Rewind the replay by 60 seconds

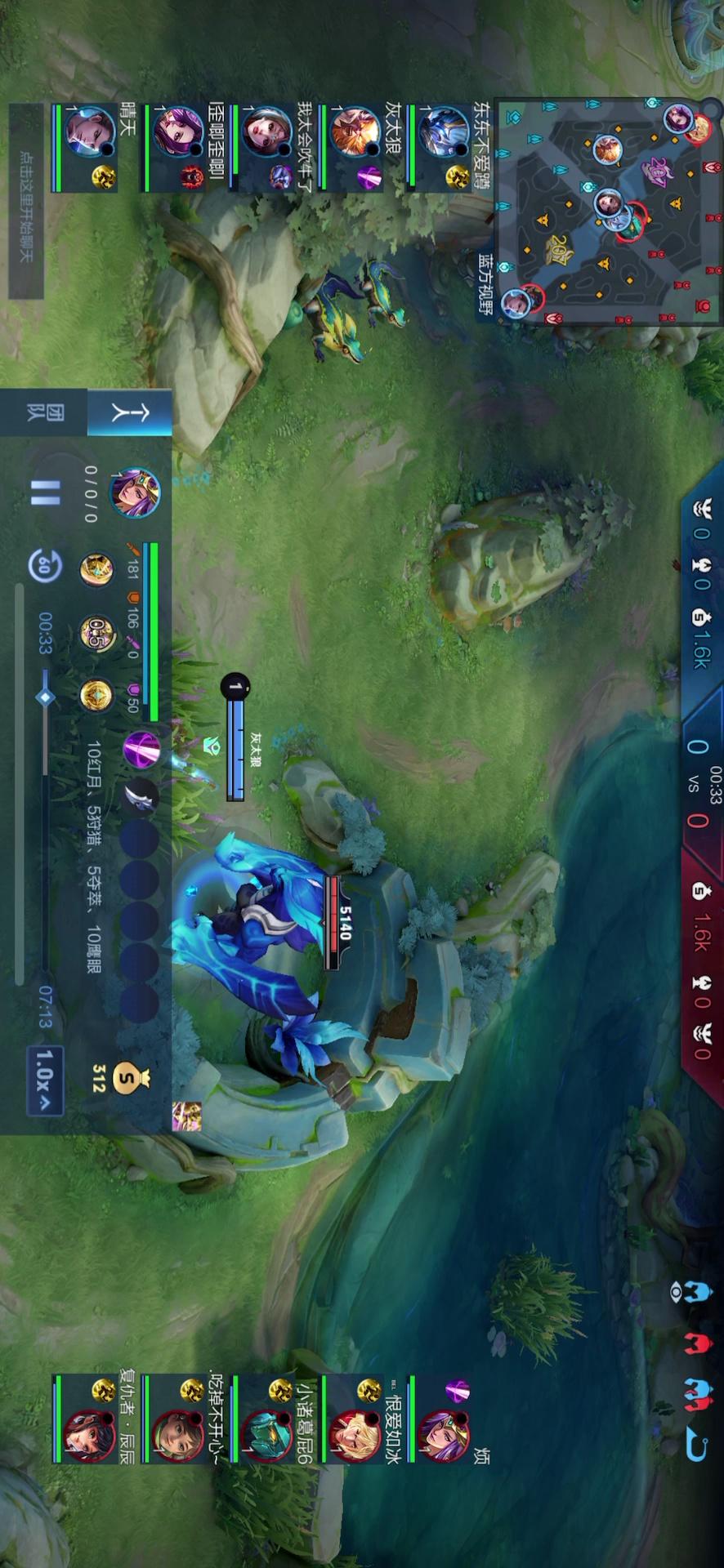45,564
